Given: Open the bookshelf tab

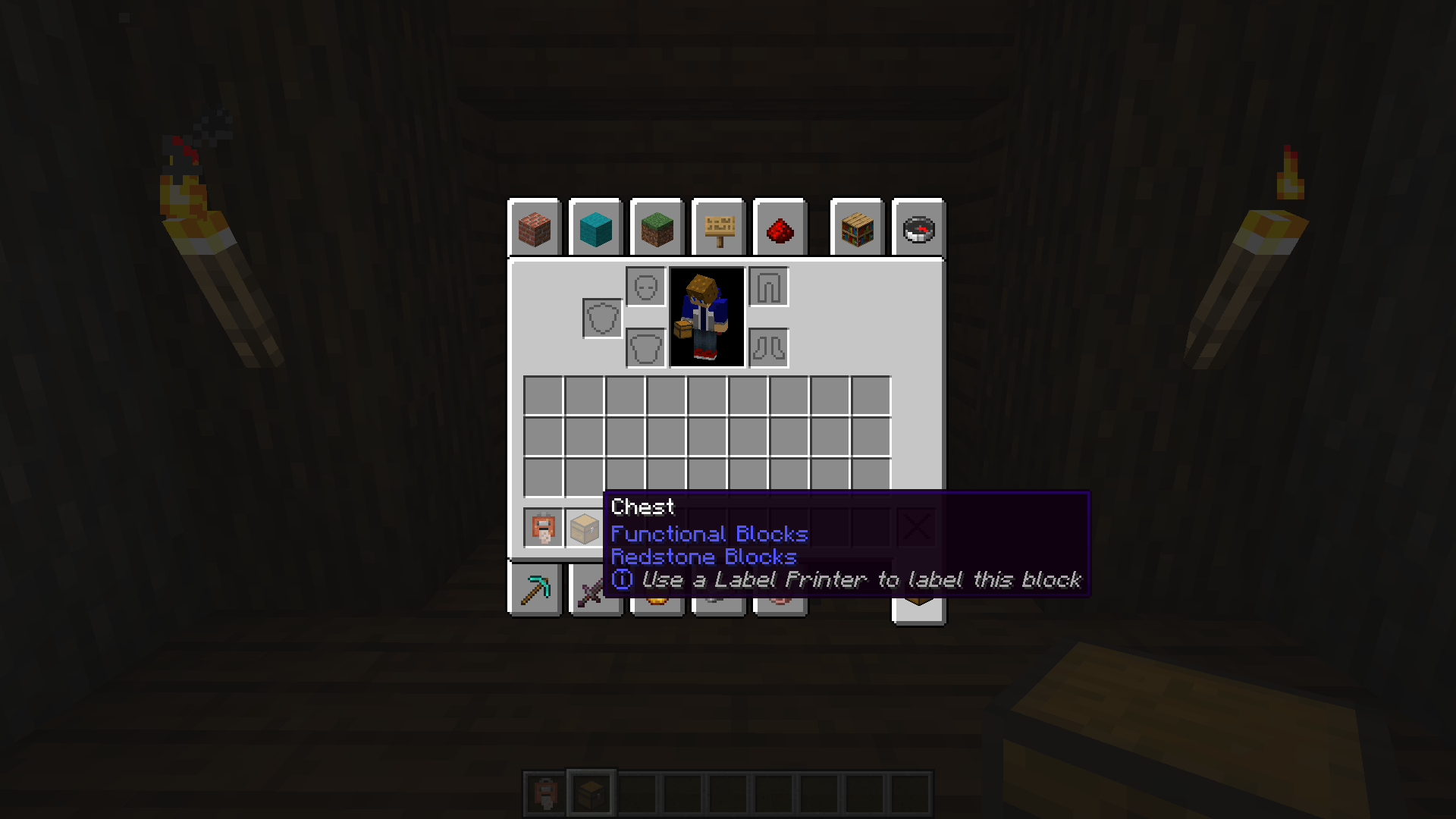Looking at the screenshot, I should 857,228.
